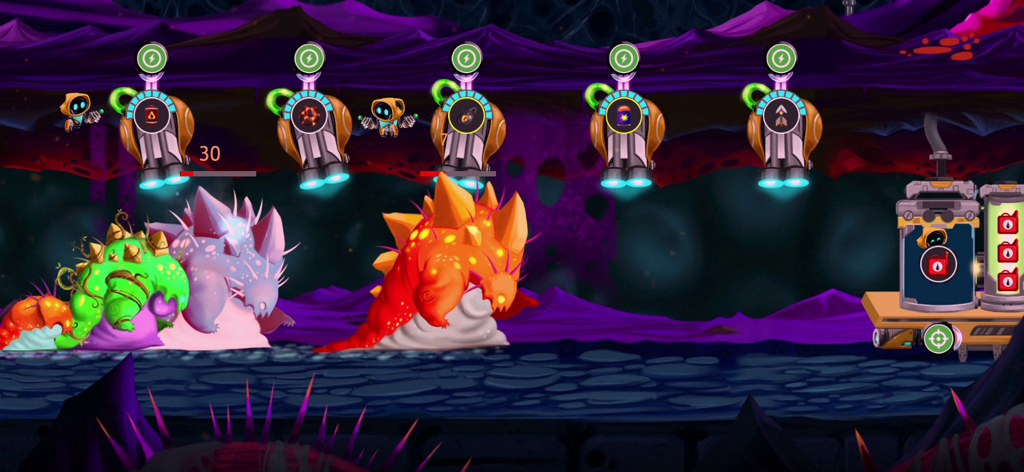Activate the lightning button above the bomb turret
The width and height of the screenshot is (1024, 472).
[465, 57]
